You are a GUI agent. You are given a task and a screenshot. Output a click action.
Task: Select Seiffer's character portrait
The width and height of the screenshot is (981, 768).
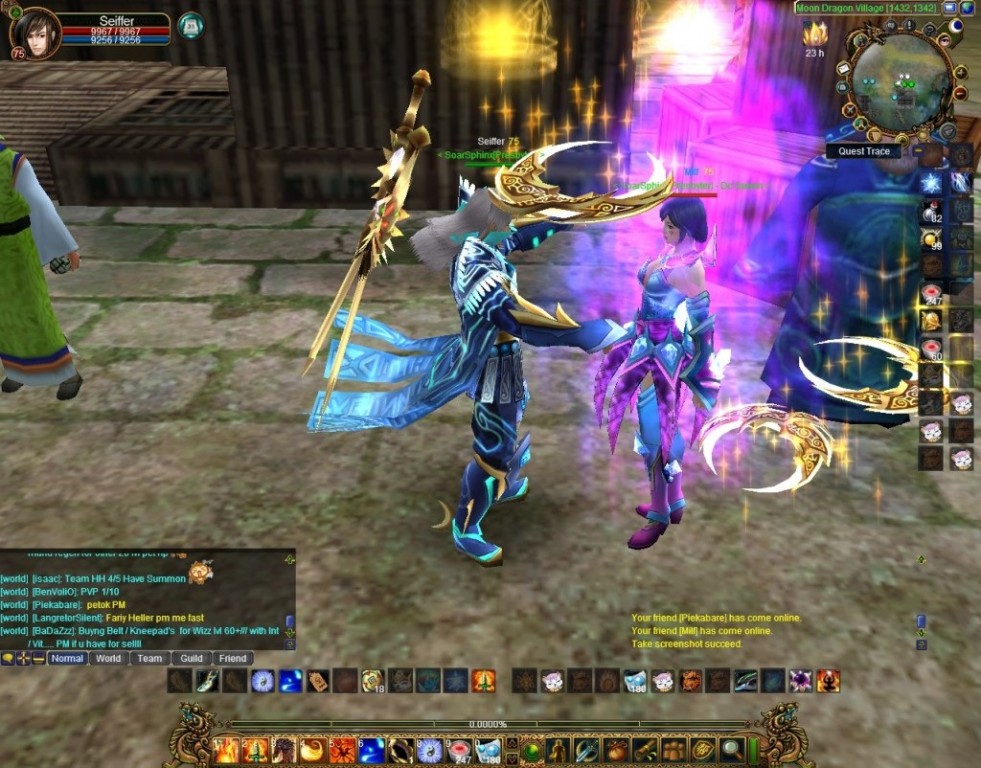coord(35,33)
